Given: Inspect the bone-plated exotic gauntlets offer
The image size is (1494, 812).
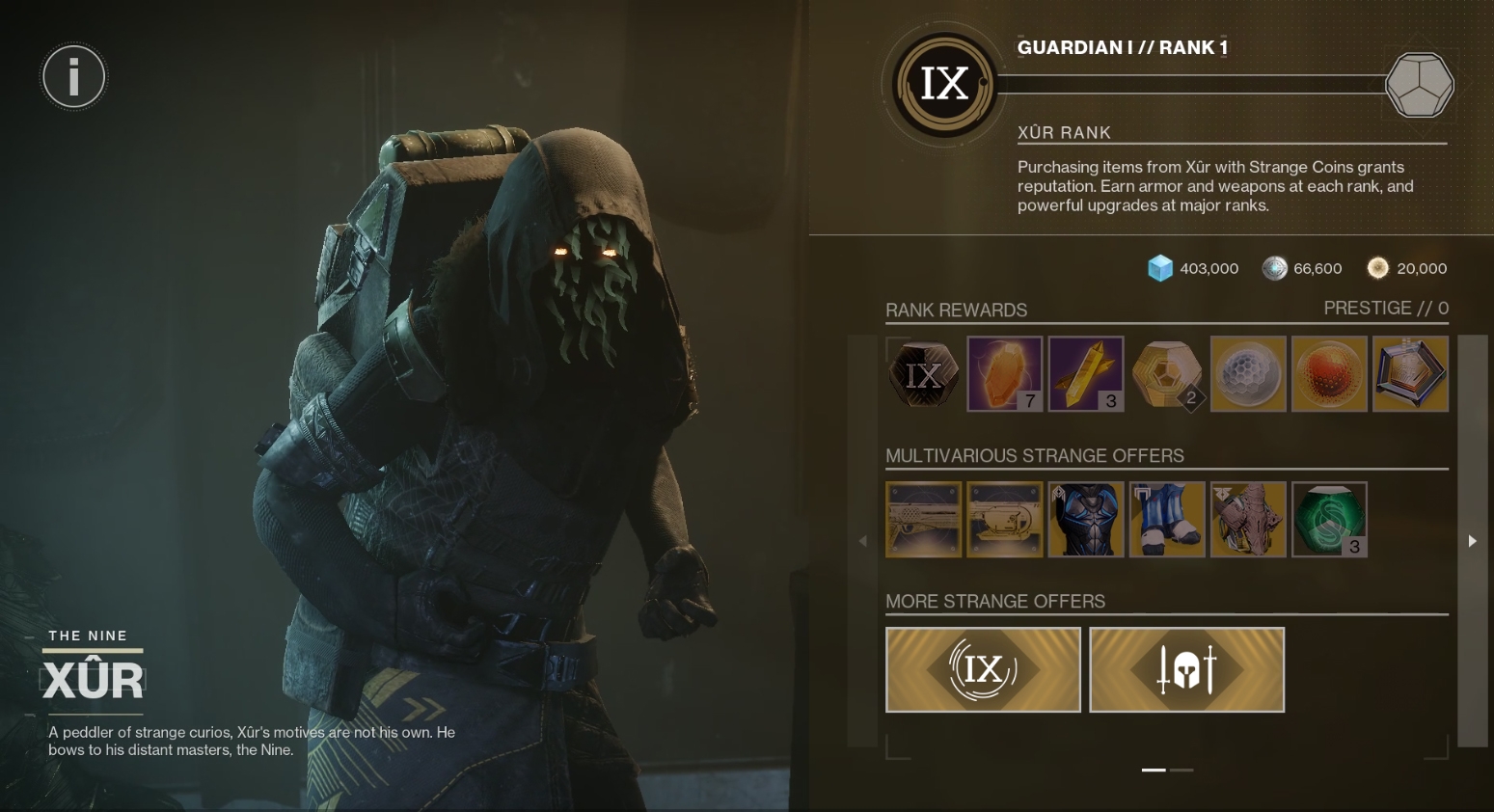Looking at the screenshot, I should click(x=1248, y=520).
